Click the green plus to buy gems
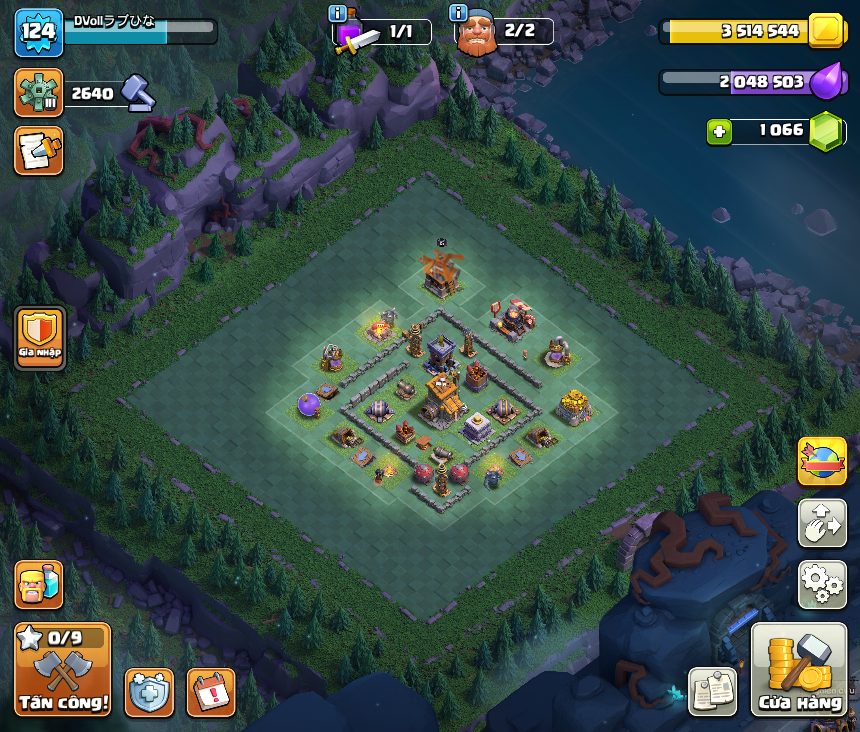 point(718,131)
